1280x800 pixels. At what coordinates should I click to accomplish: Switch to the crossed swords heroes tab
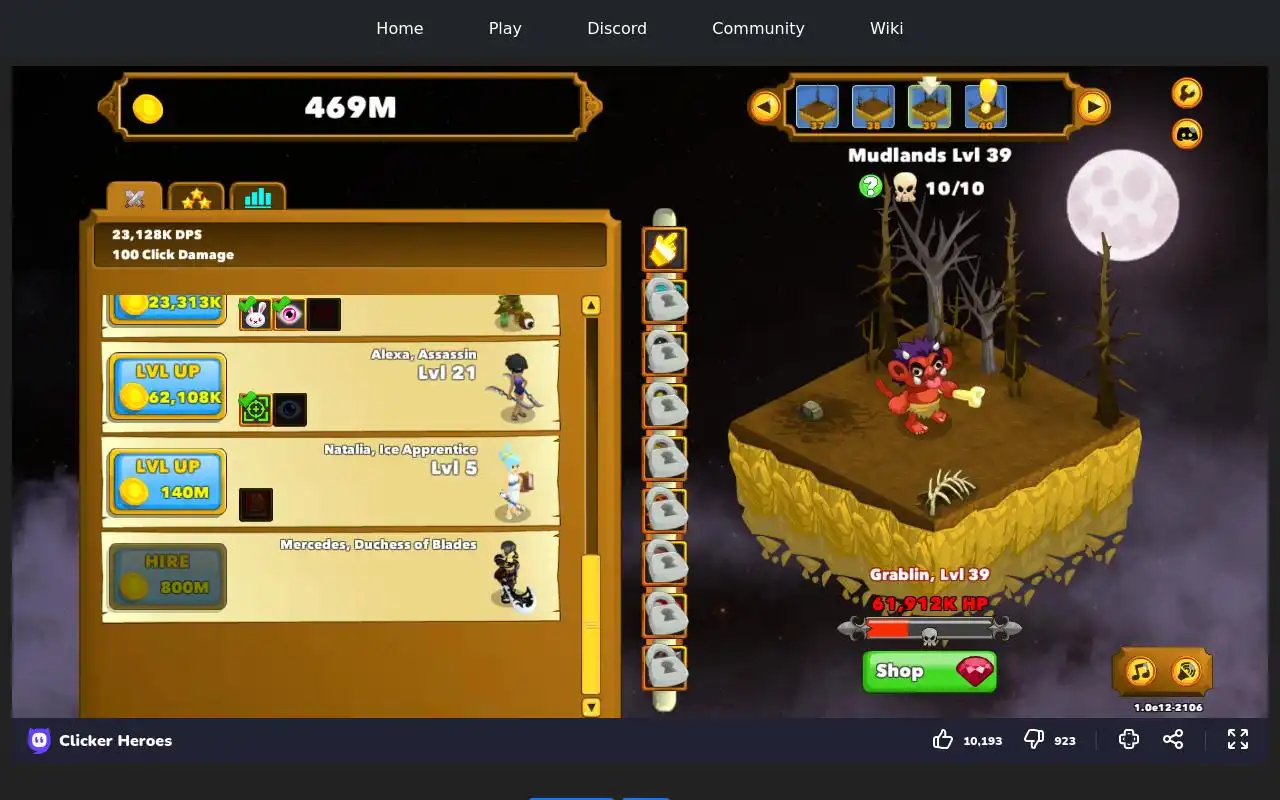point(135,198)
